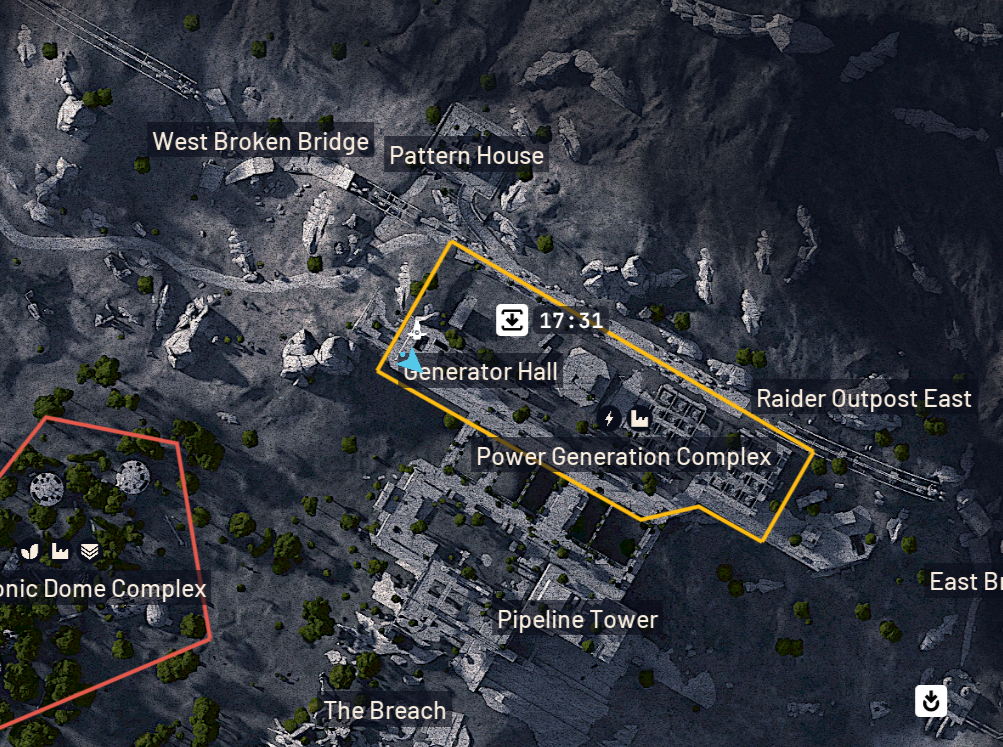1003x747 pixels.
Task: Click the Generator Hall label
Action: click(x=482, y=373)
